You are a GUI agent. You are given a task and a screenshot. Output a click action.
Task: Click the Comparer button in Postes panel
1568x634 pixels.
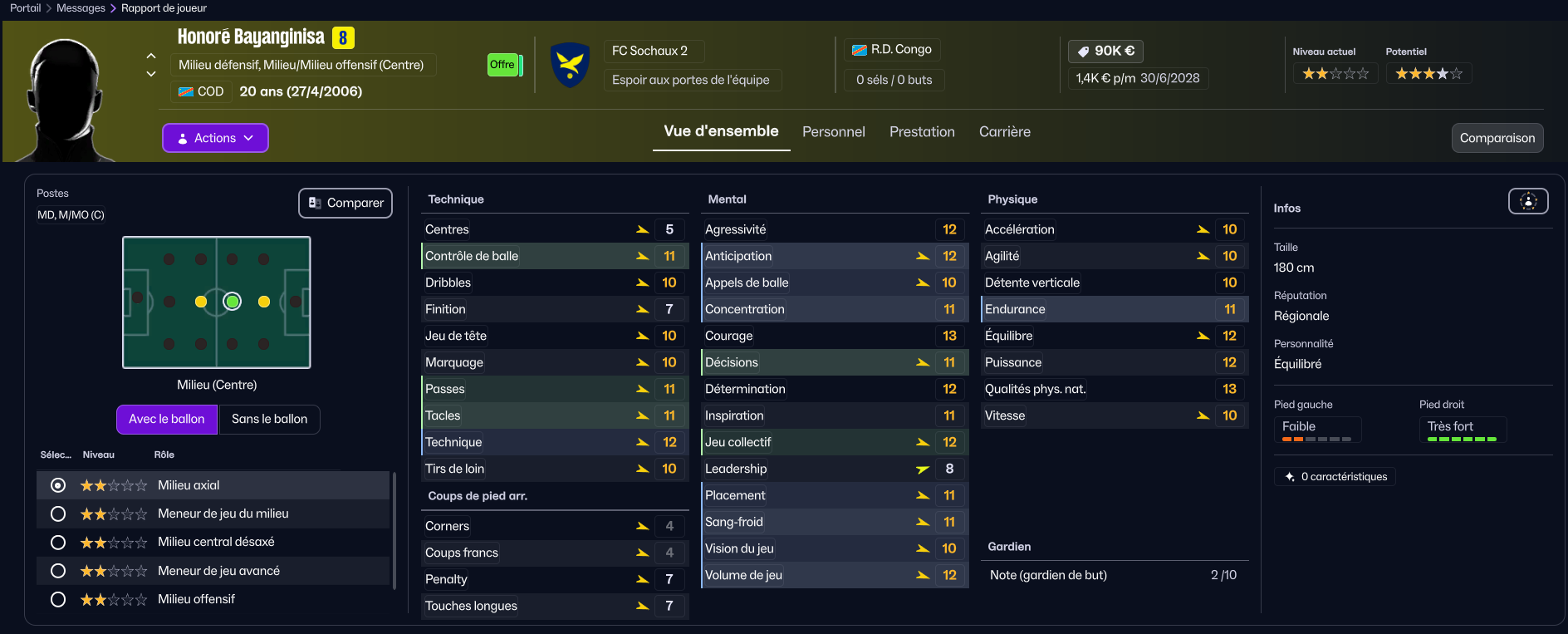(345, 203)
